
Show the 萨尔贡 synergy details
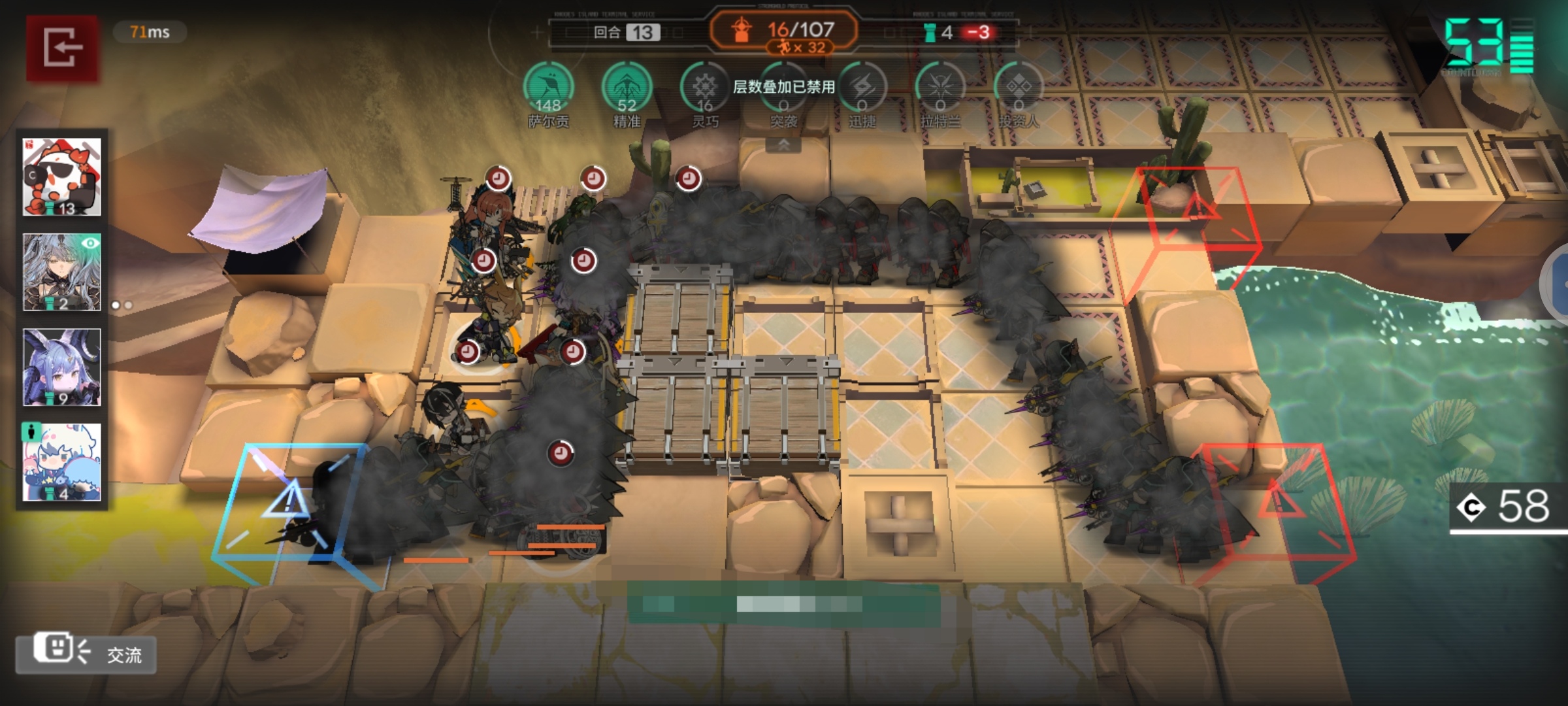click(x=548, y=88)
